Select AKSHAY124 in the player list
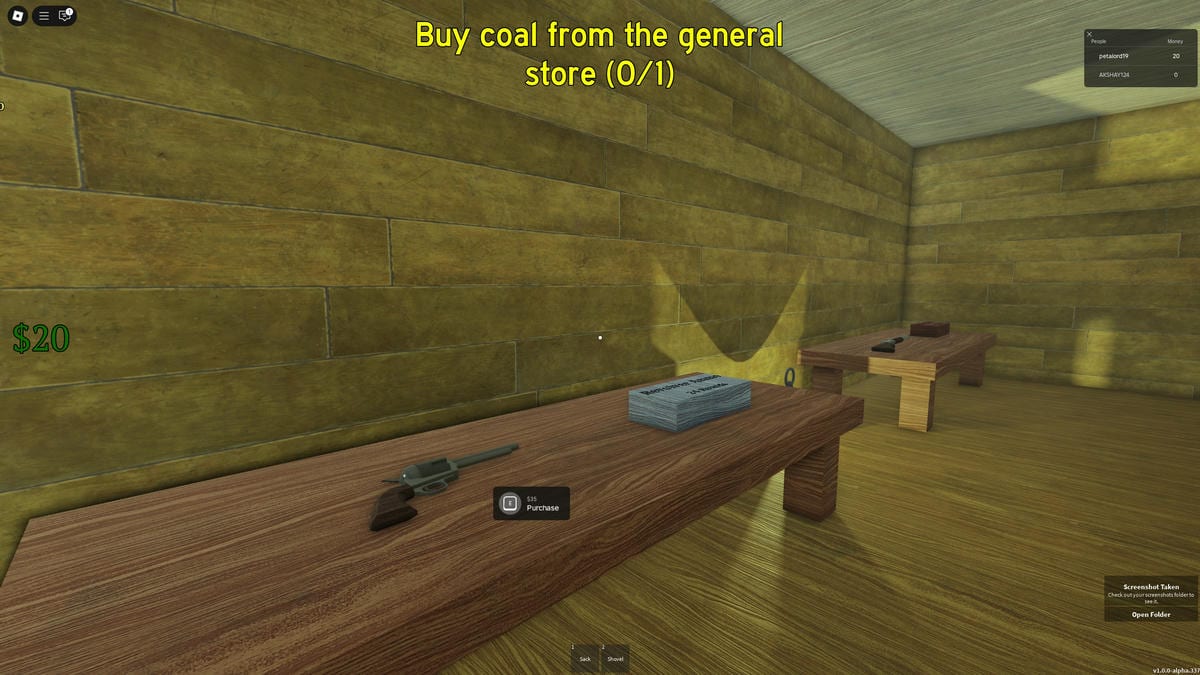 point(1114,75)
